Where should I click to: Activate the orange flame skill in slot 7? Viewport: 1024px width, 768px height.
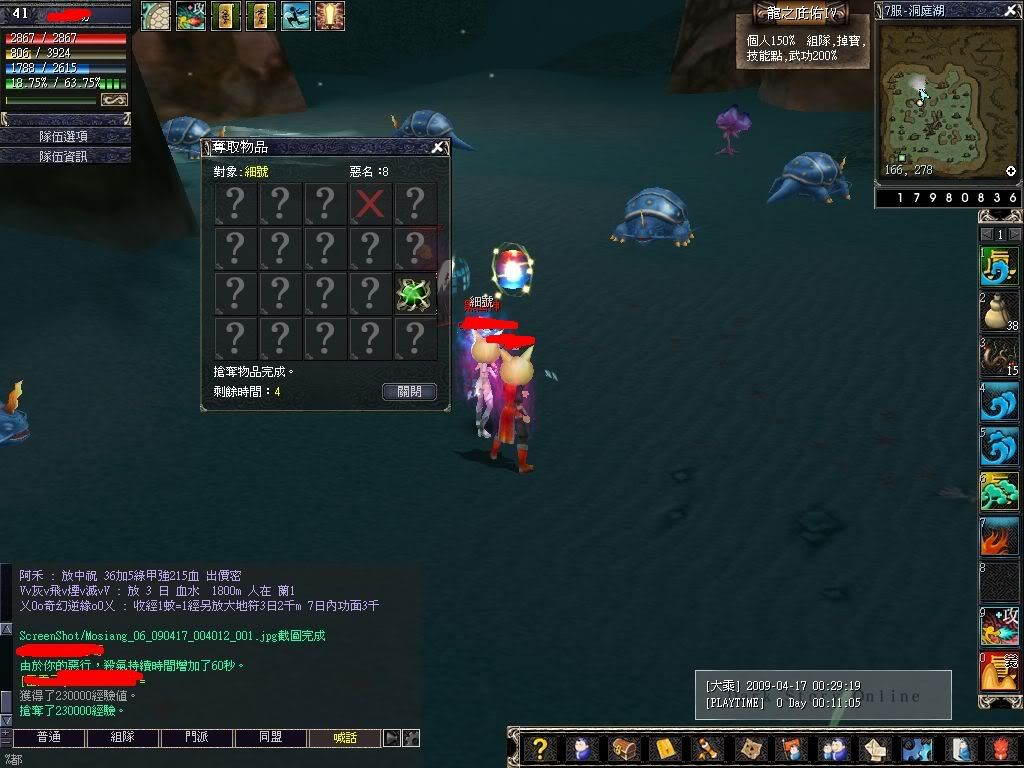click(998, 539)
